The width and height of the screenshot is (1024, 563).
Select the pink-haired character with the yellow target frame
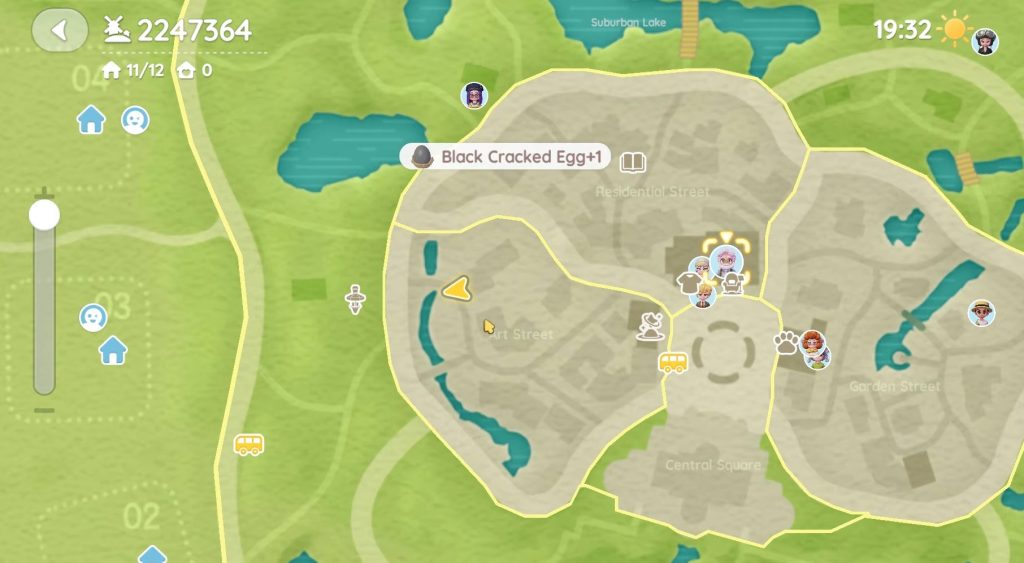(x=727, y=260)
